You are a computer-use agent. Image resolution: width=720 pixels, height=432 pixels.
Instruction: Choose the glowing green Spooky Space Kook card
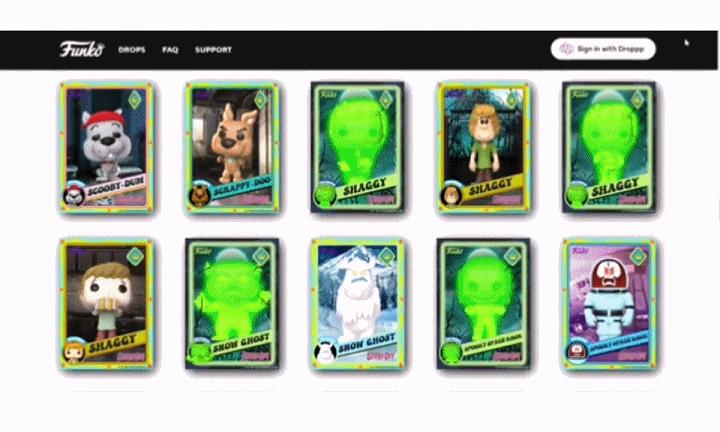click(481, 305)
